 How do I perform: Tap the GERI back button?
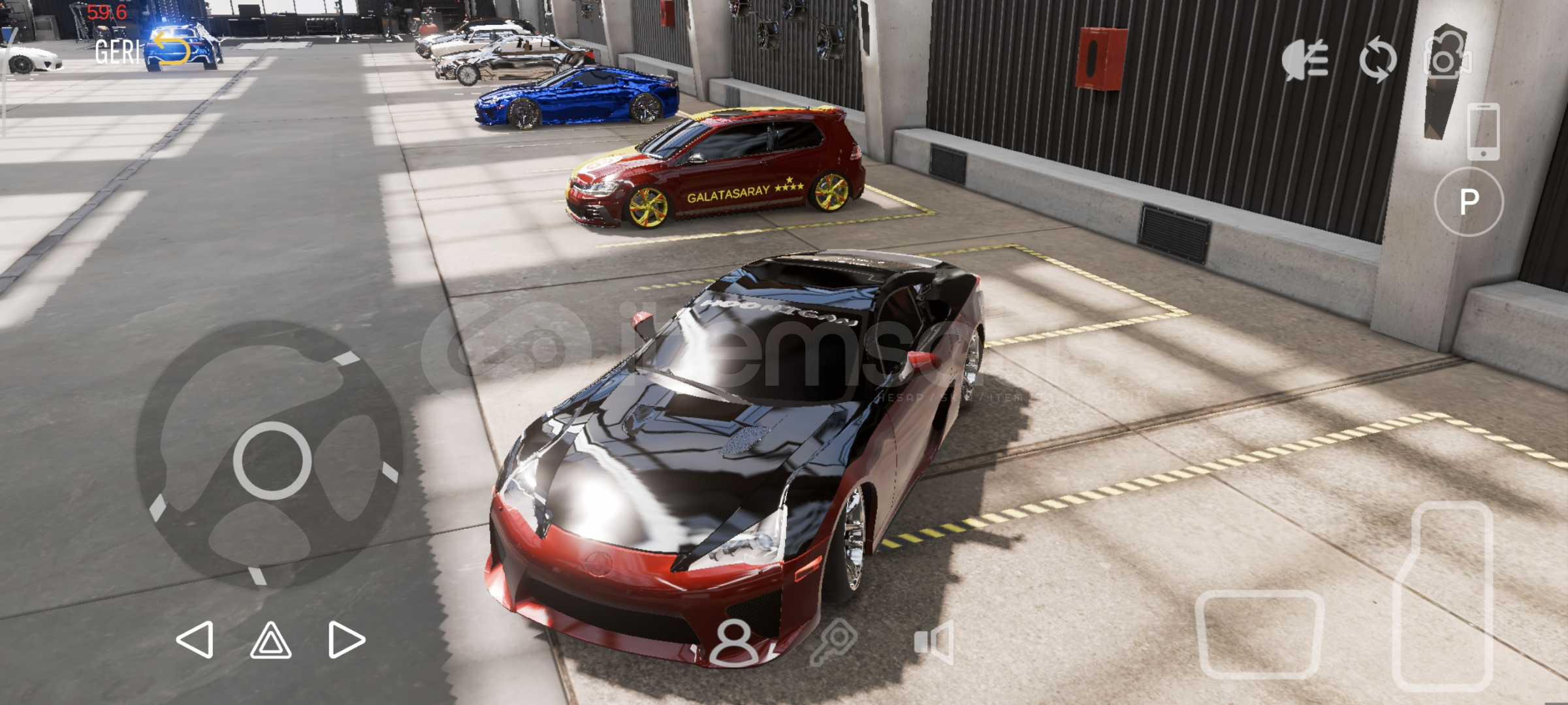142,50
